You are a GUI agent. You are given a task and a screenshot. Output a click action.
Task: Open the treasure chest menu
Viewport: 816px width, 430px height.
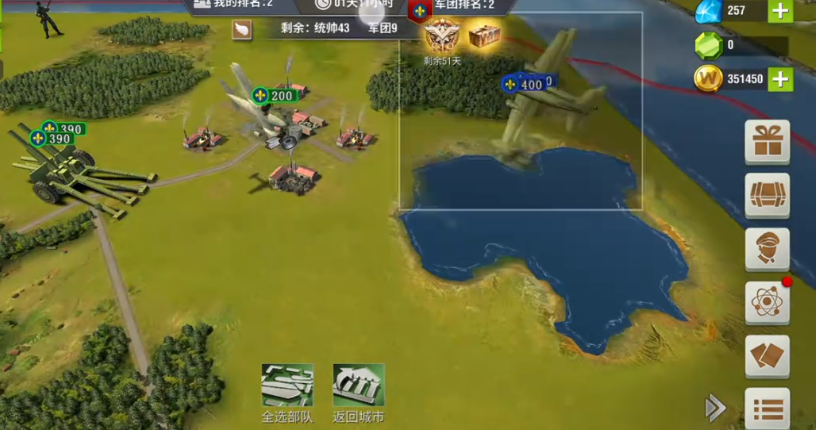click(x=767, y=195)
